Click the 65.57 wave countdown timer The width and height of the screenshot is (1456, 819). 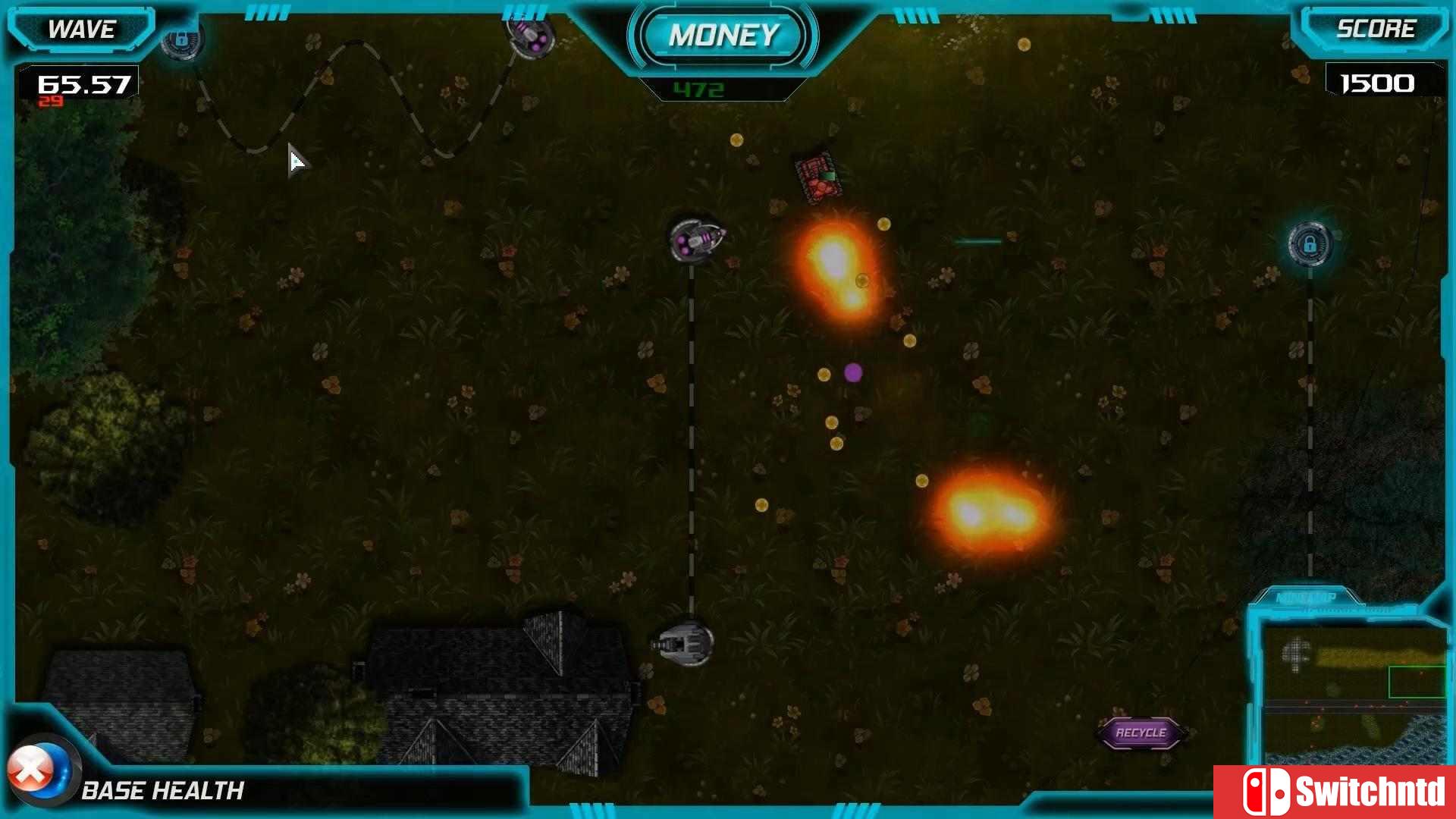pyautogui.click(x=83, y=85)
